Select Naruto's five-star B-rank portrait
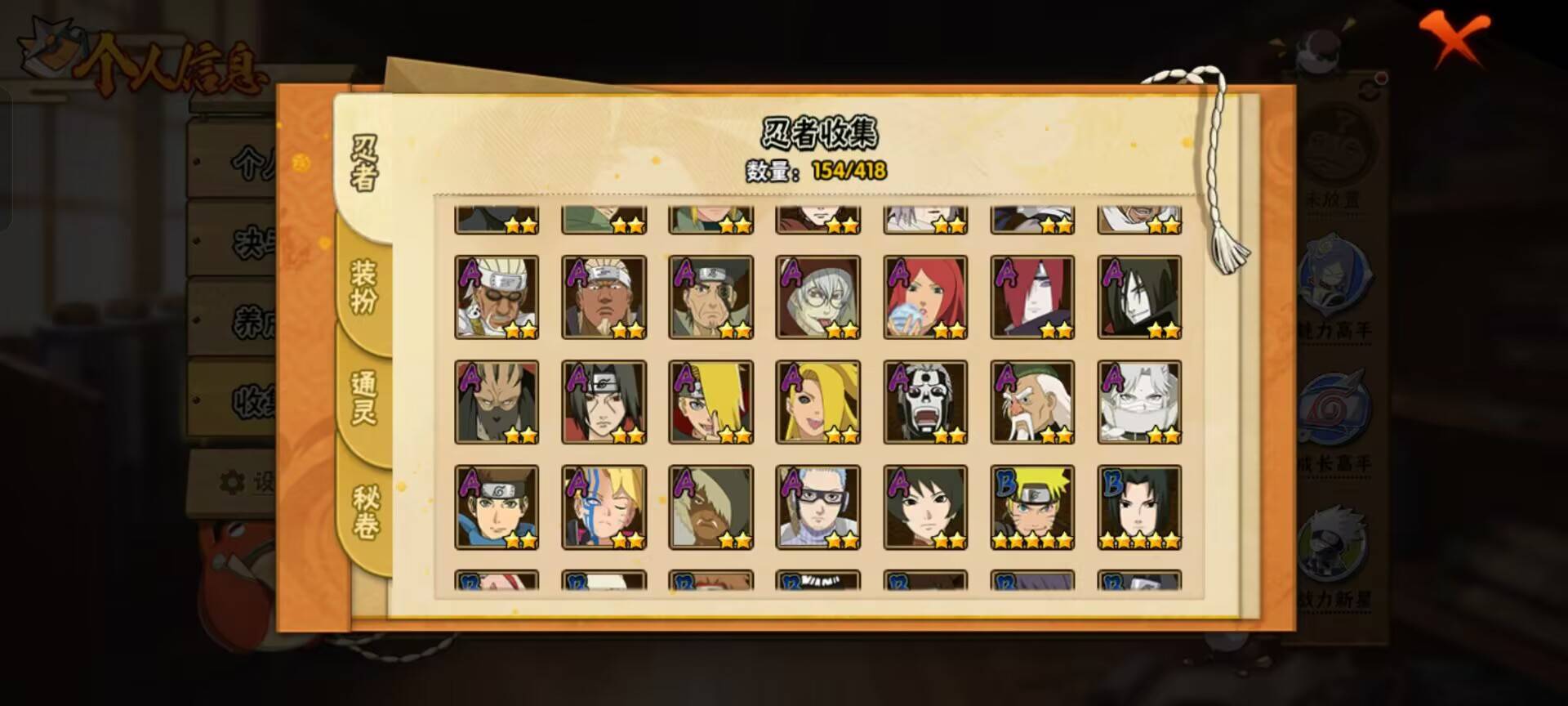 tap(1031, 507)
